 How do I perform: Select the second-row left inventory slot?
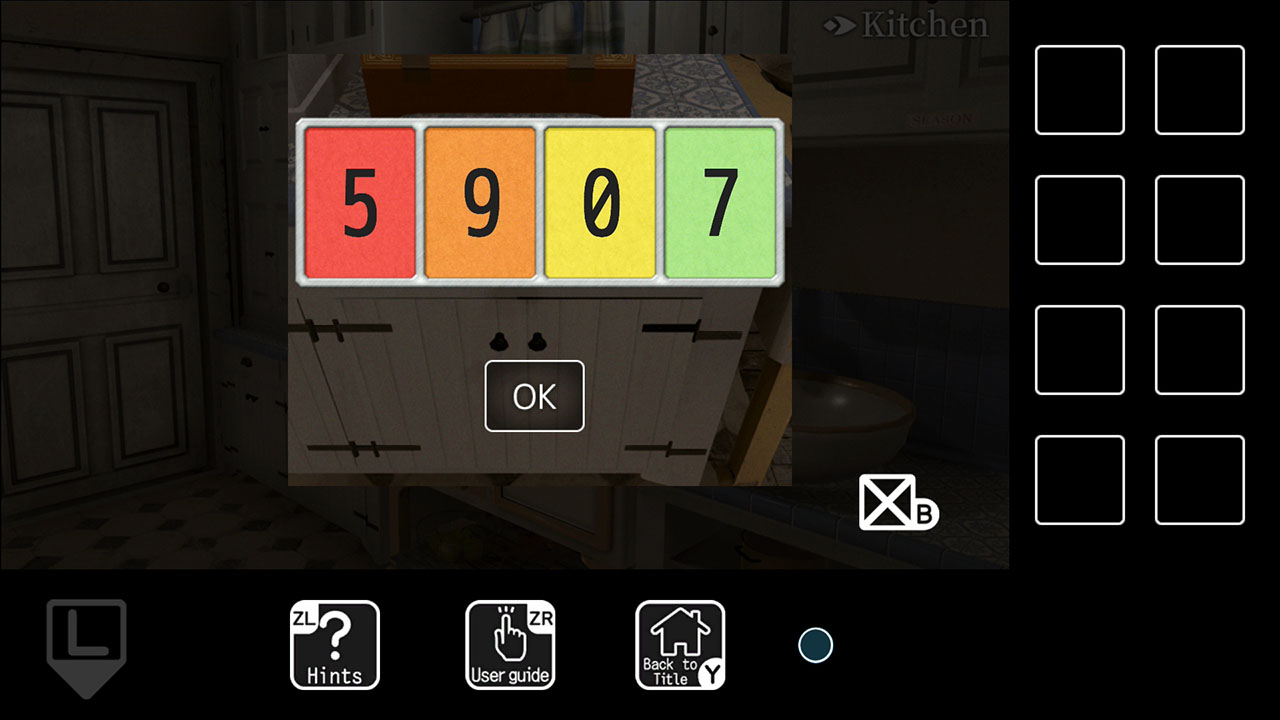tap(1079, 219)
